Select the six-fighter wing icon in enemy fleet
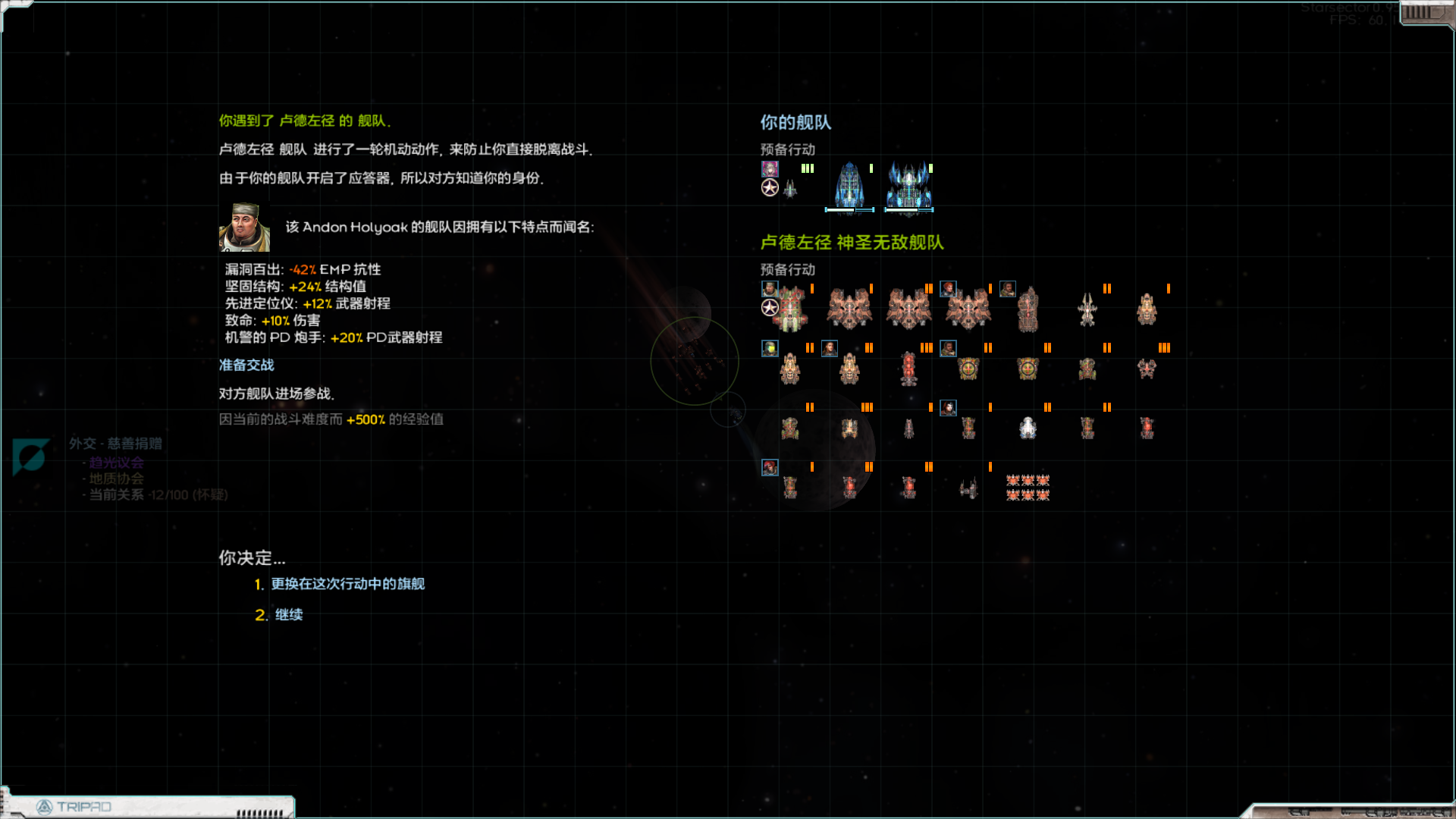The width and height of the screenshot is (1456, 819). [x=1028, y=488]
